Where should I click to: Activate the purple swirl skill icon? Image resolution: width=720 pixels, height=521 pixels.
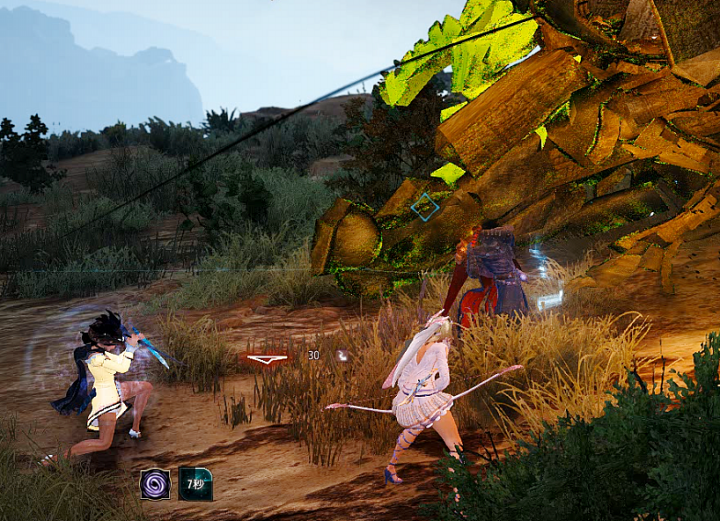pos(155,484)
